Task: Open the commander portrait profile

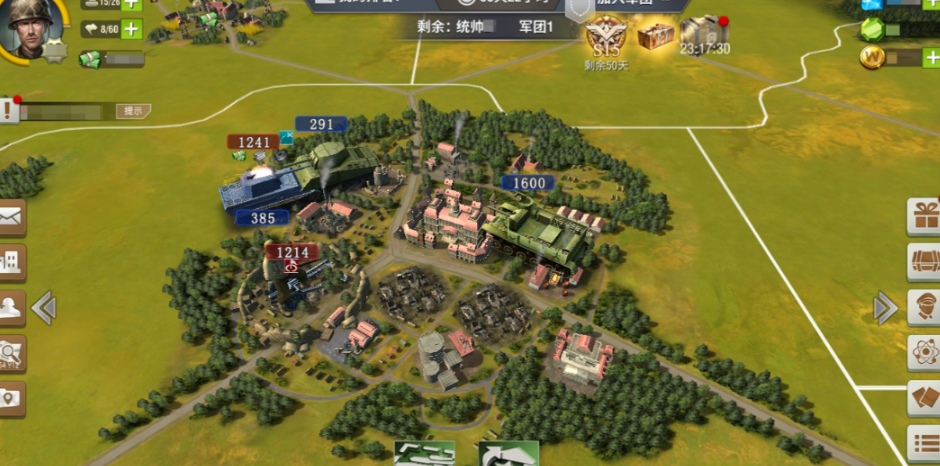Action: click(x=30, y=27)
